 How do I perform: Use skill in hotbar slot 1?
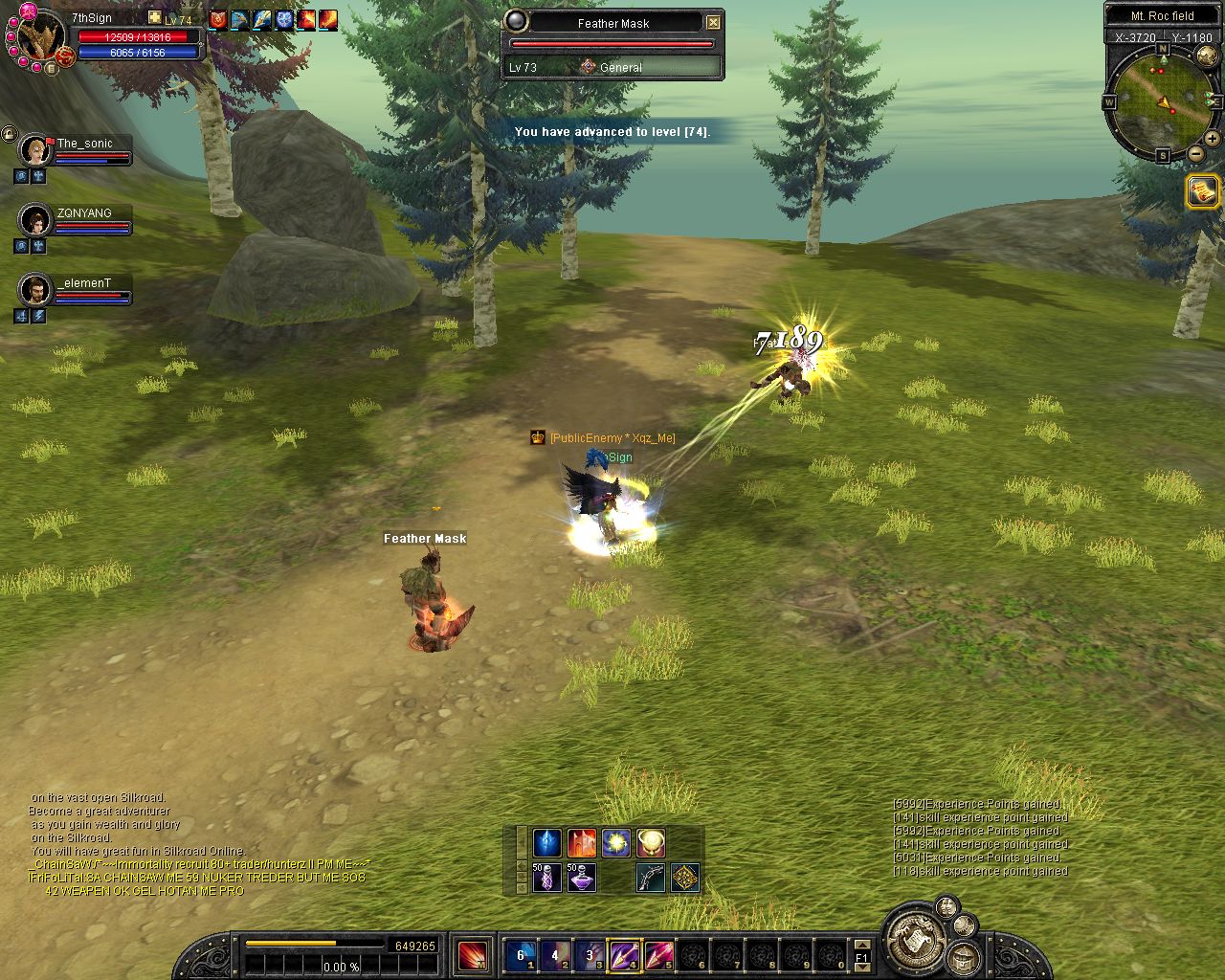[521, 955]
